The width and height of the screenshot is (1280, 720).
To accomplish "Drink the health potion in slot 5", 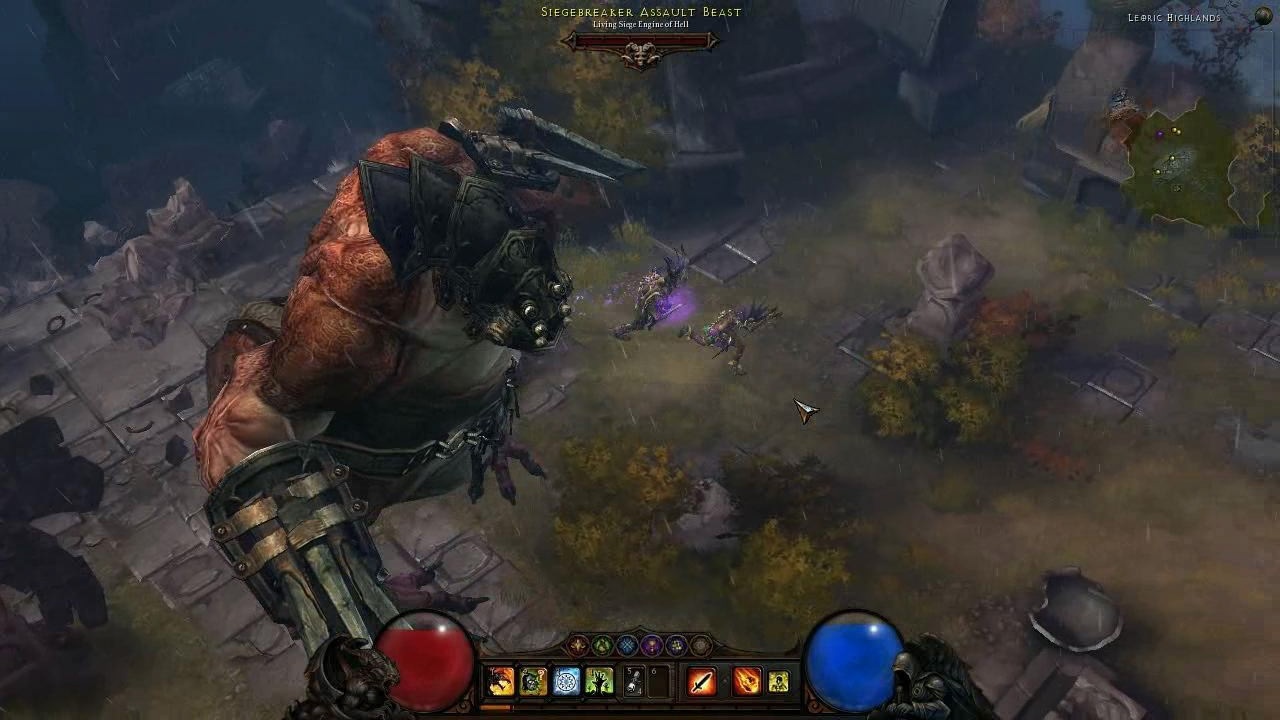I will pyautogui.click(x=632, y=680).
